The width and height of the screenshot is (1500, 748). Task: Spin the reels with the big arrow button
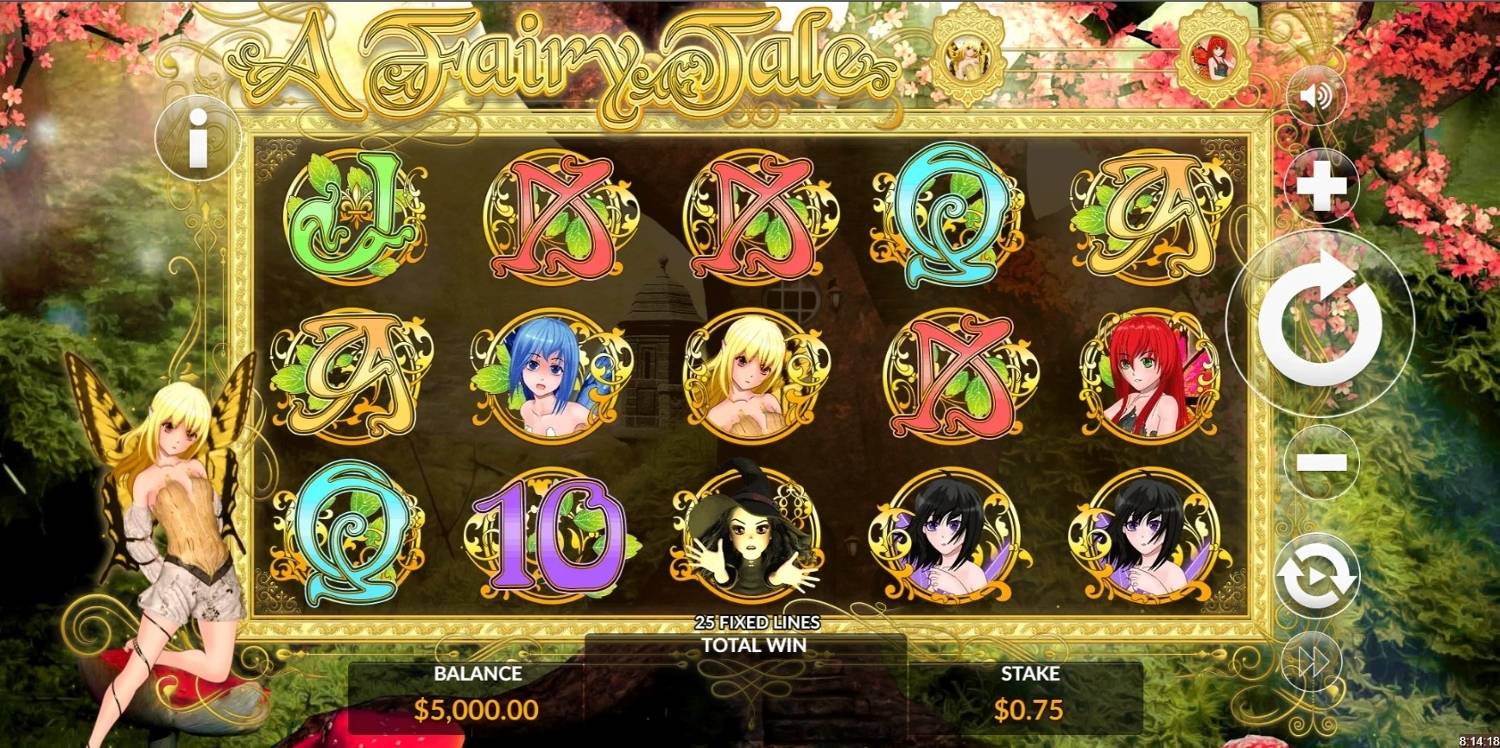[1319, 315]
